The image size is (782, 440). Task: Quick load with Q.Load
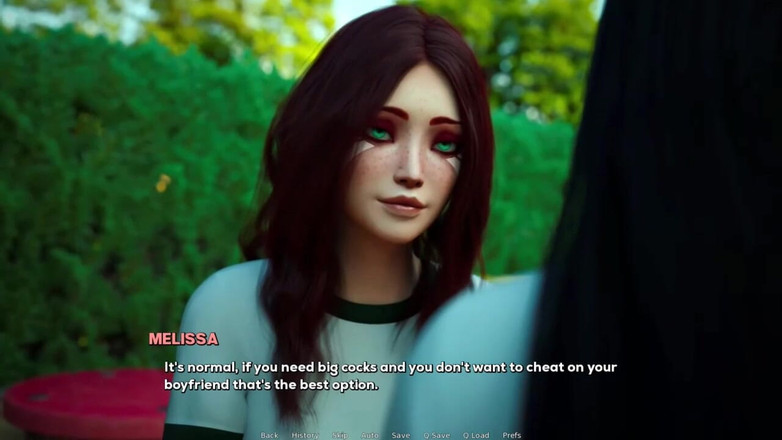(x=476, y=435)
